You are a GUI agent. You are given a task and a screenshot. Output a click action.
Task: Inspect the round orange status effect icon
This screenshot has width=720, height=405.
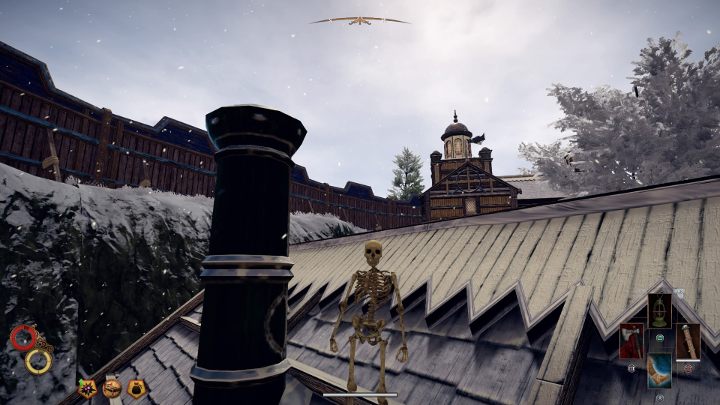point(112,388)
